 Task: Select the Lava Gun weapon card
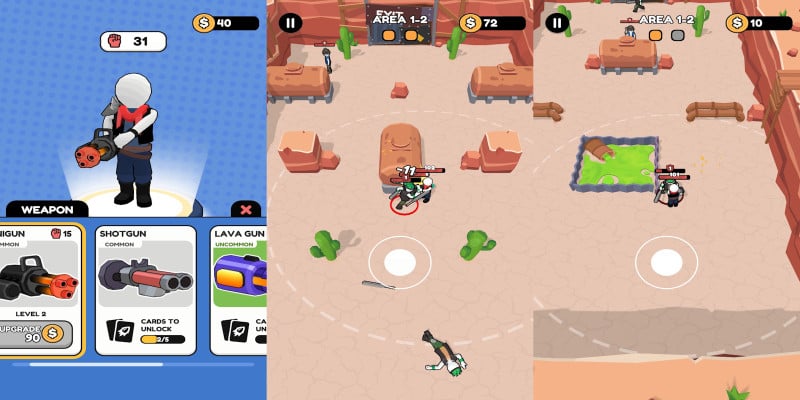(x=240, y=290)
